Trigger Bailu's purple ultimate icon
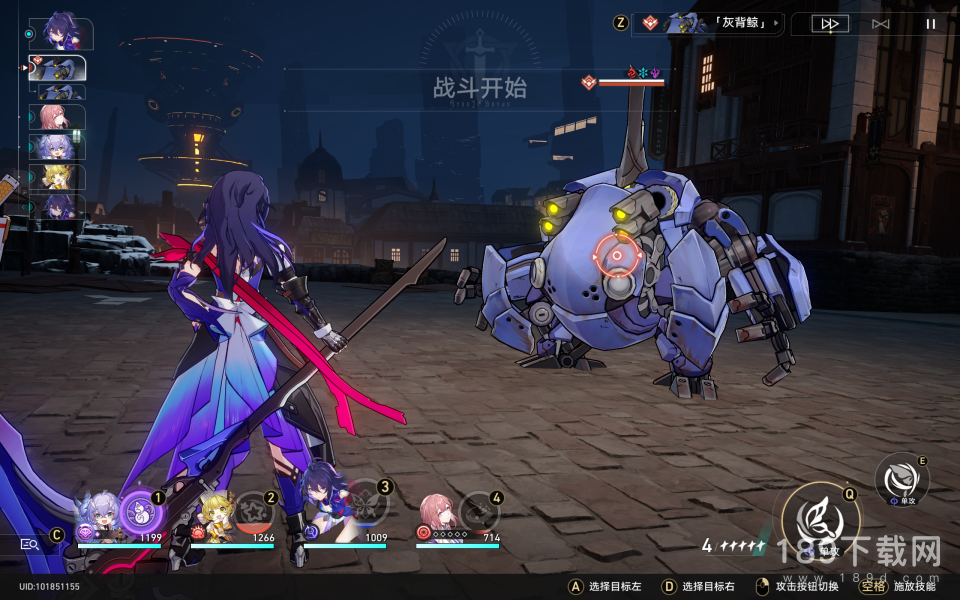This screenshot has width=960, height=600. [139, 513]
